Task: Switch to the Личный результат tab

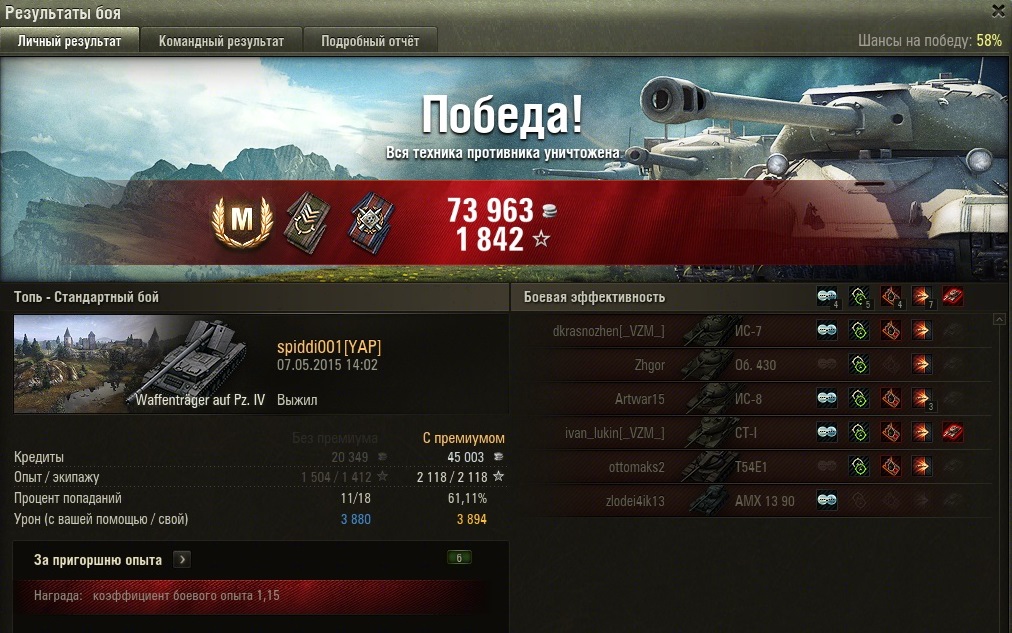Action: [69, 41]
